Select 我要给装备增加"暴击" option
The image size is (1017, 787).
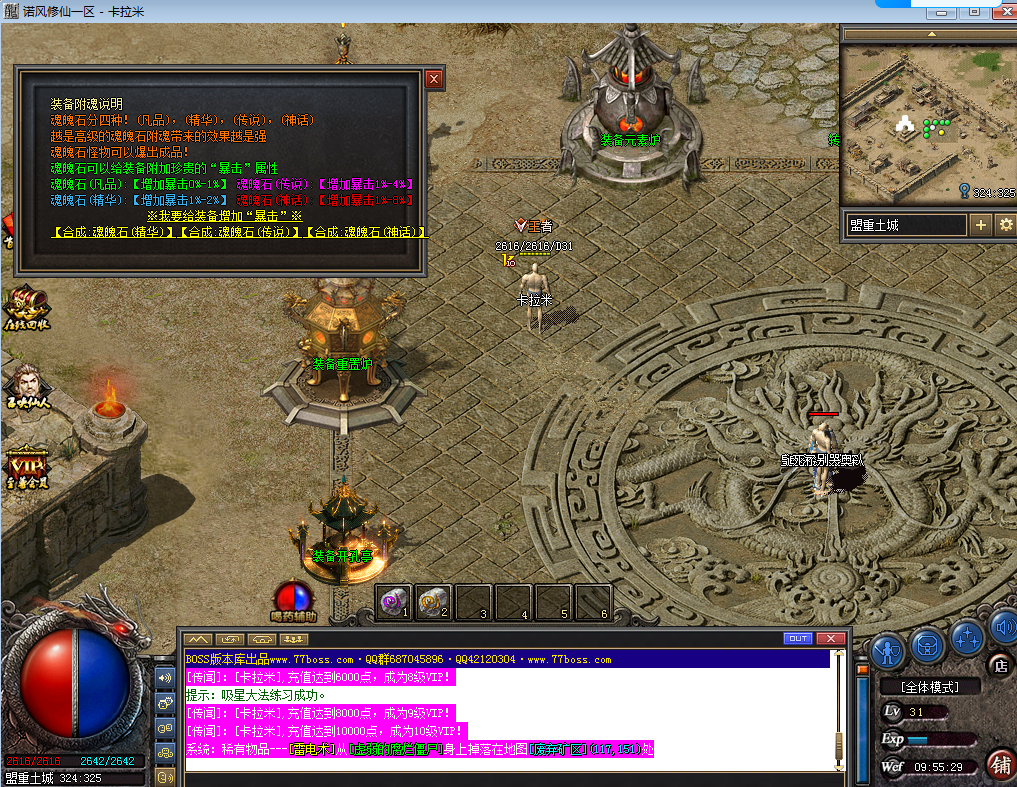coord(224,216)
